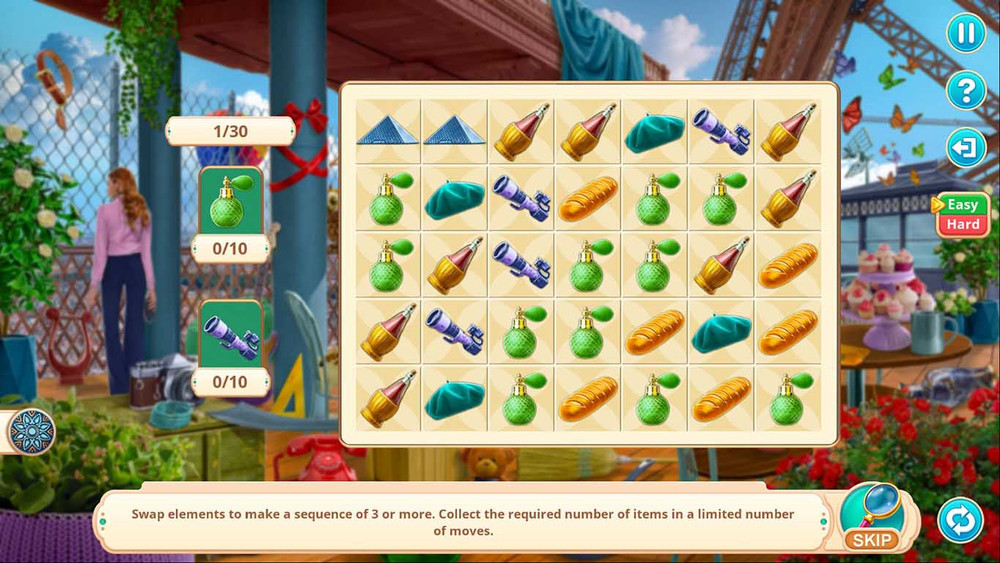Open the blue mandala side tab
The width and height of the screenshot is (1000, 563).
coord(31,432)
